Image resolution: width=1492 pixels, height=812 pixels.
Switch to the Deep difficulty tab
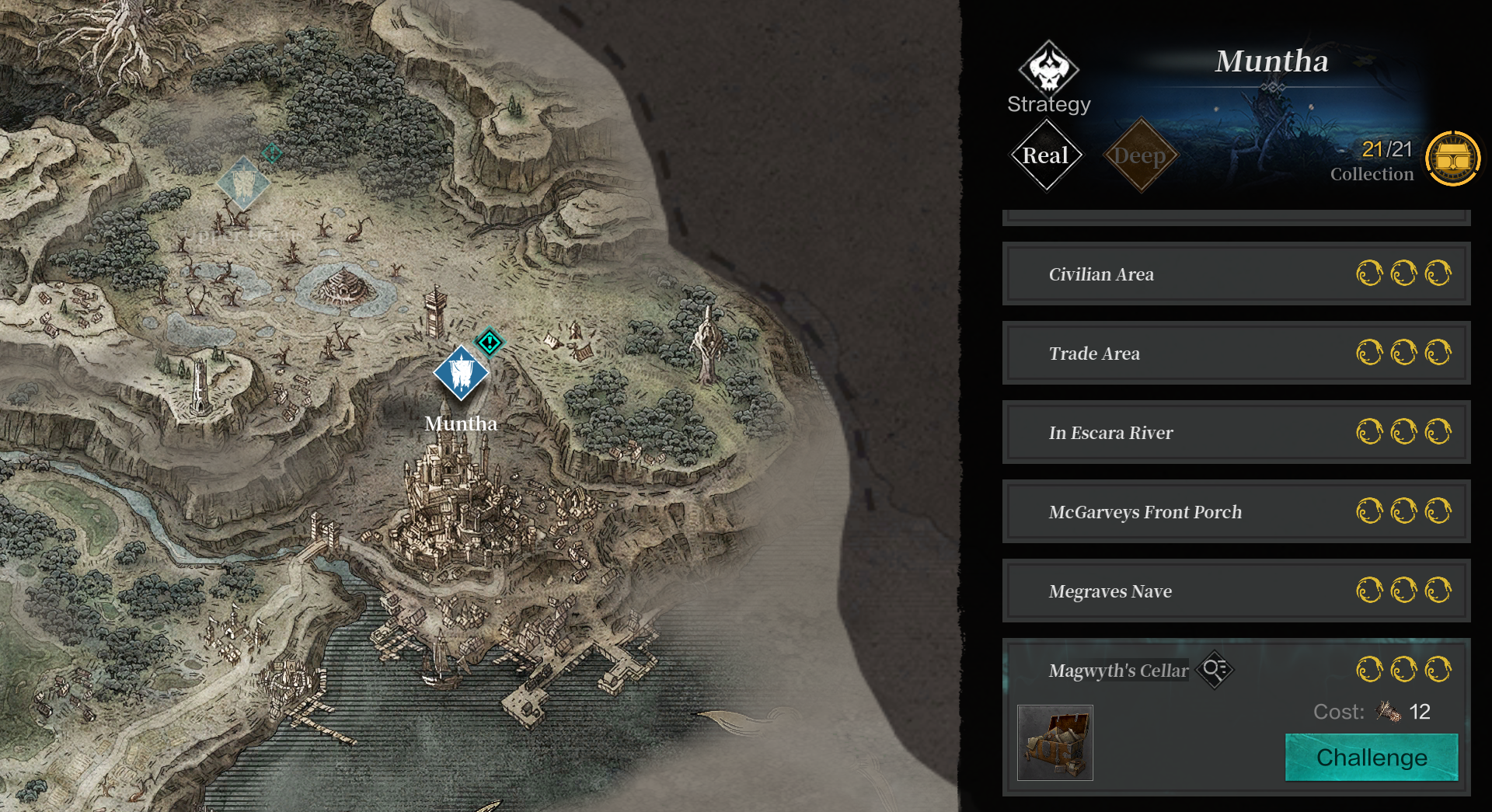coord(1140,155)
